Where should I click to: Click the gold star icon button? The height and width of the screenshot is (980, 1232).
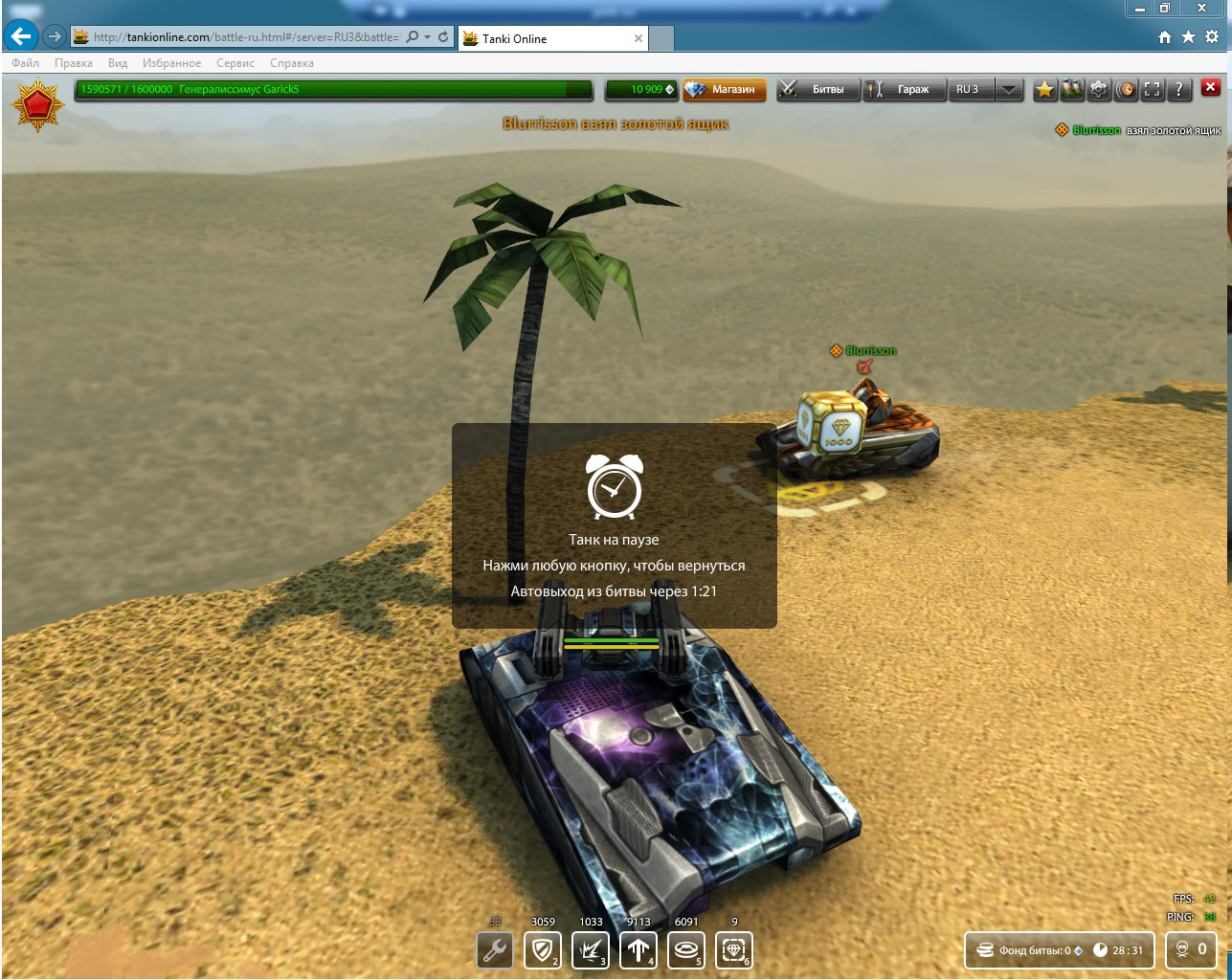coord(1044,89)
